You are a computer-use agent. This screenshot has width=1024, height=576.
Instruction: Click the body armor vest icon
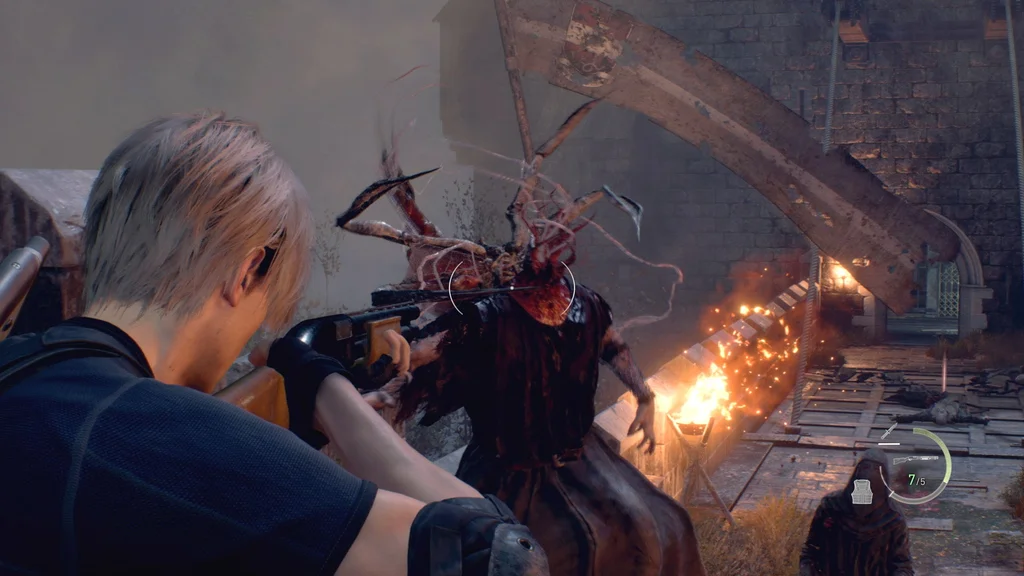click(862, 491)
